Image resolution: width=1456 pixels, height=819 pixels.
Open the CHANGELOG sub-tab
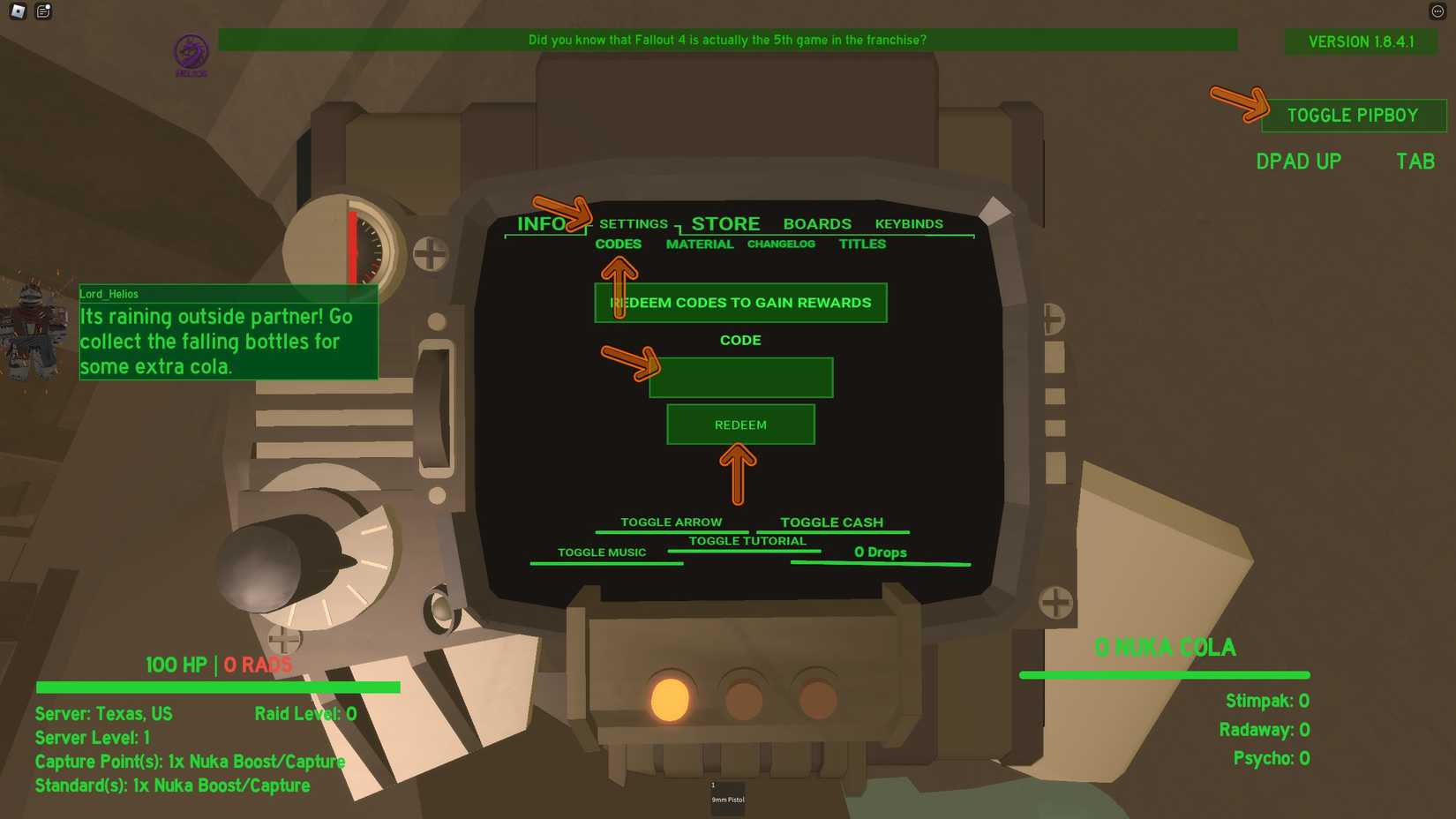[x=781, y=244]
